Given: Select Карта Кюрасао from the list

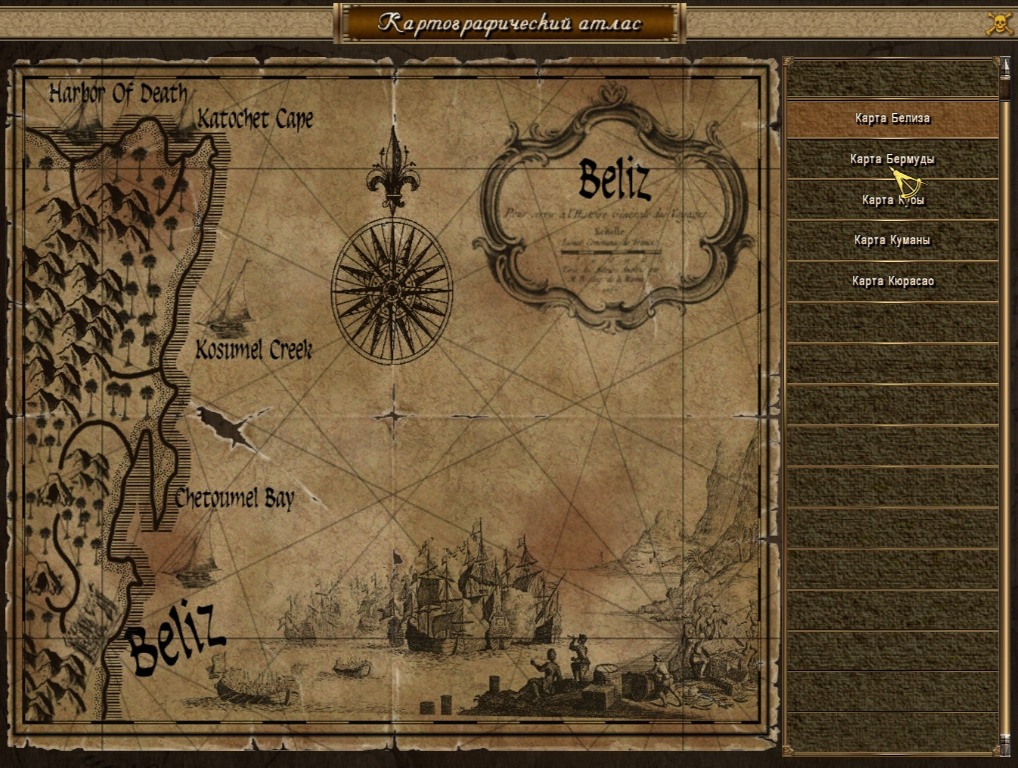Looking at the screenshot, I should tap(892, 281).
